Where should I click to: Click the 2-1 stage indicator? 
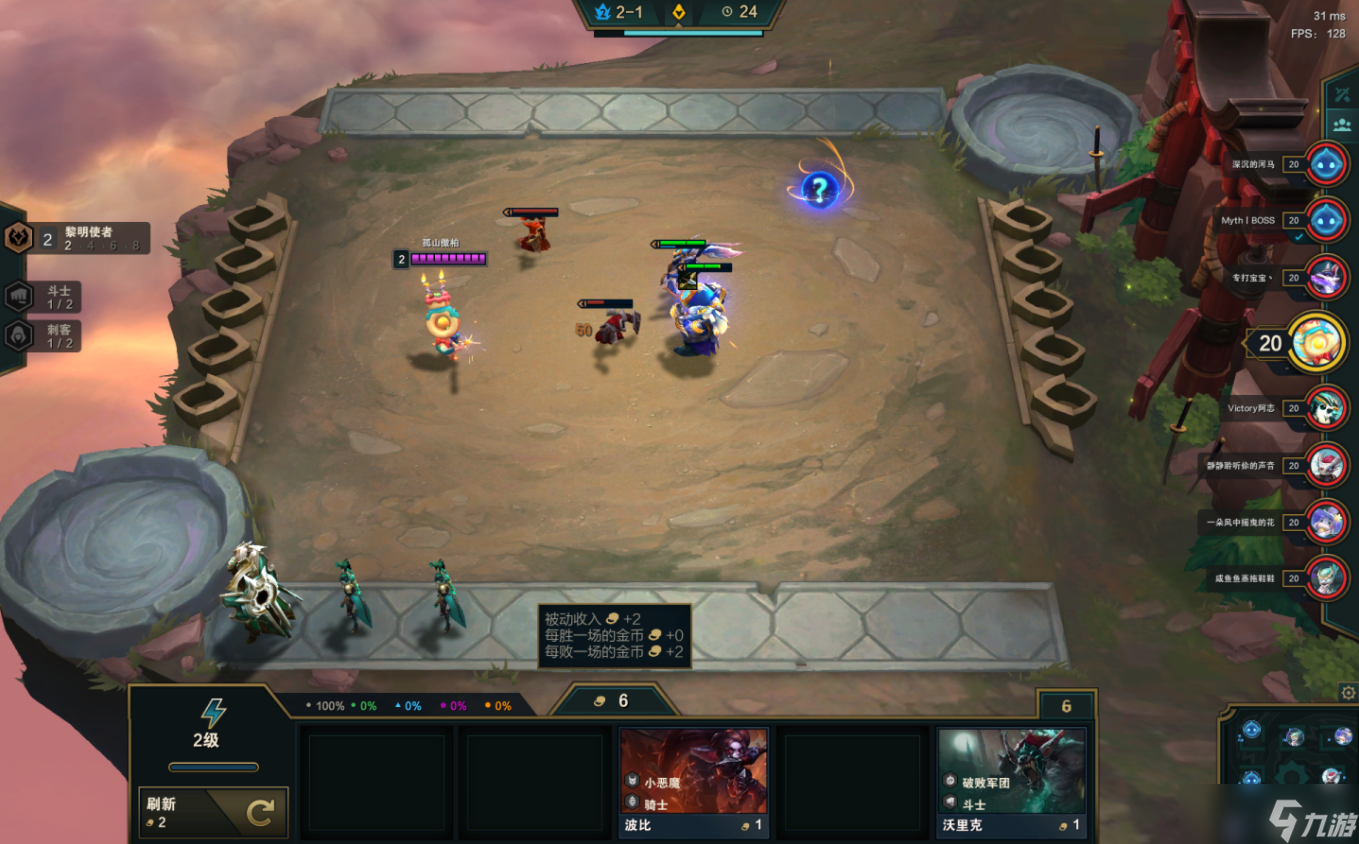point(620,12)
